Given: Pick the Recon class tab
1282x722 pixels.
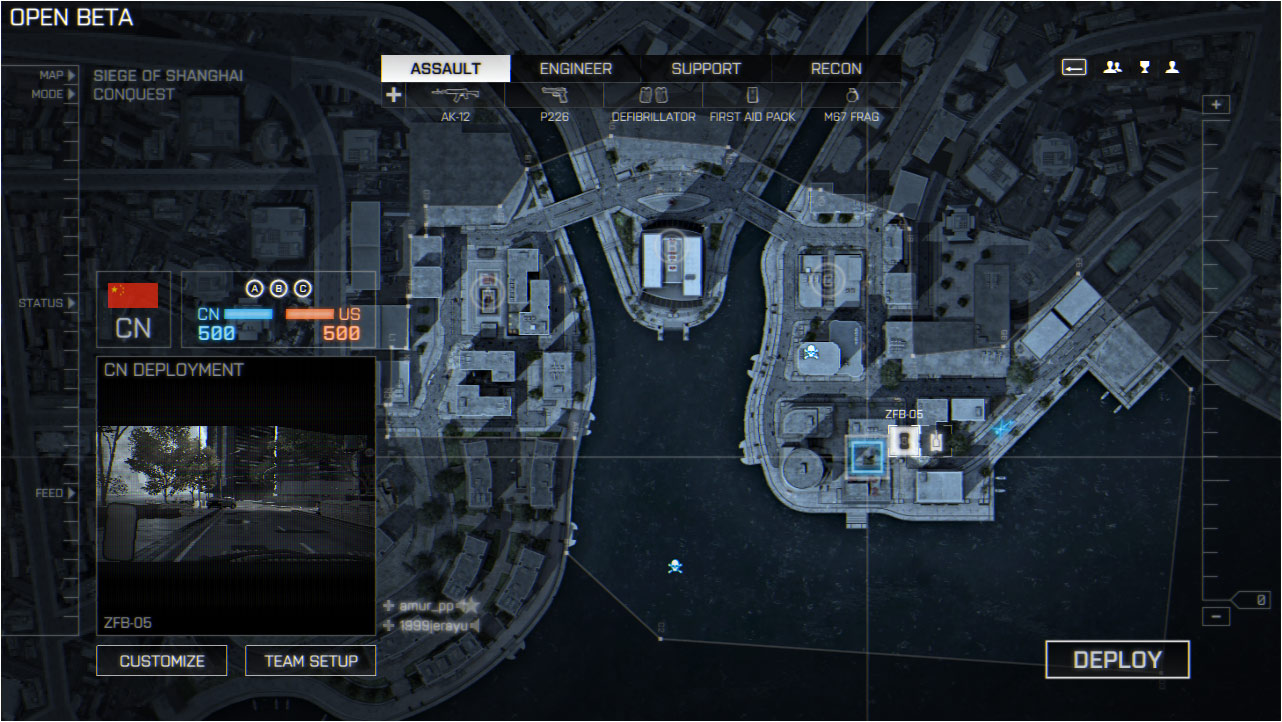Looking at the screenshot, I should pyautogui.click(x=836, y=69).
